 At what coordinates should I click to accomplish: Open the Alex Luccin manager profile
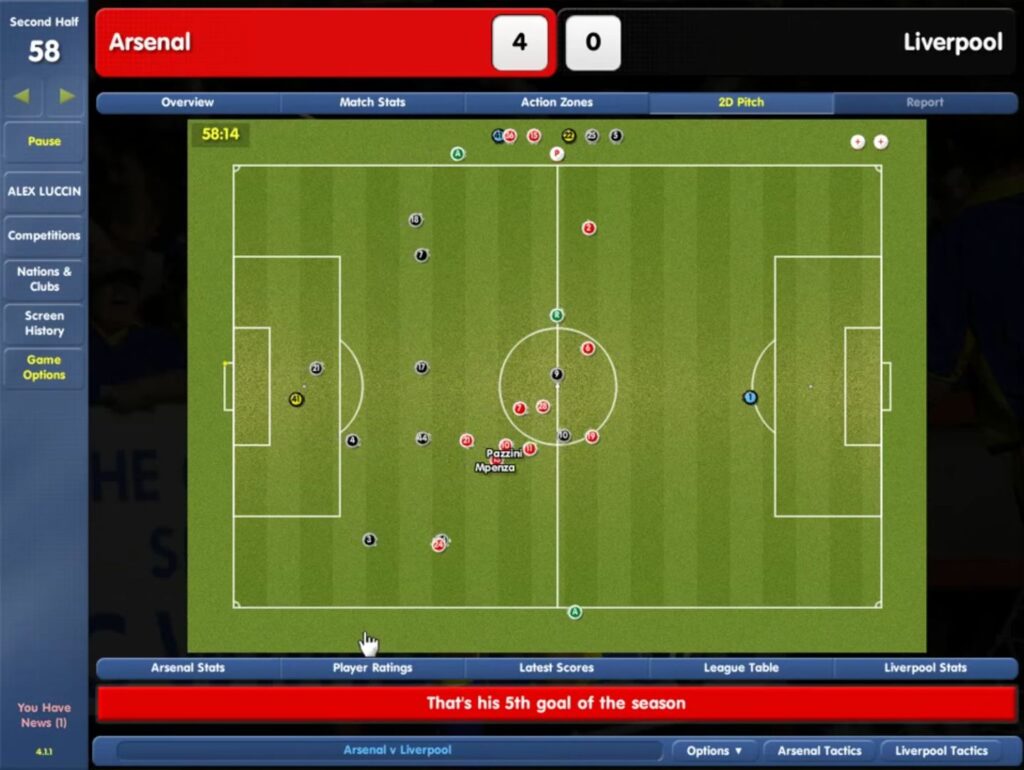tap(44, 191)
